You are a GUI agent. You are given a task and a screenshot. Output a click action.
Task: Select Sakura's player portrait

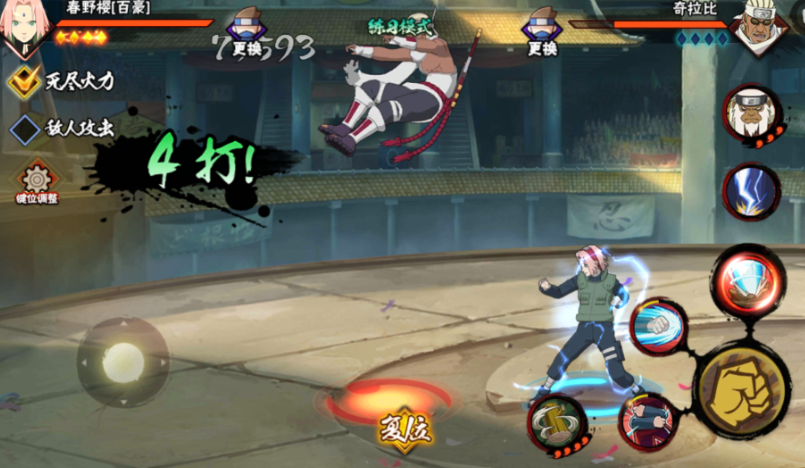pos(23,27)
